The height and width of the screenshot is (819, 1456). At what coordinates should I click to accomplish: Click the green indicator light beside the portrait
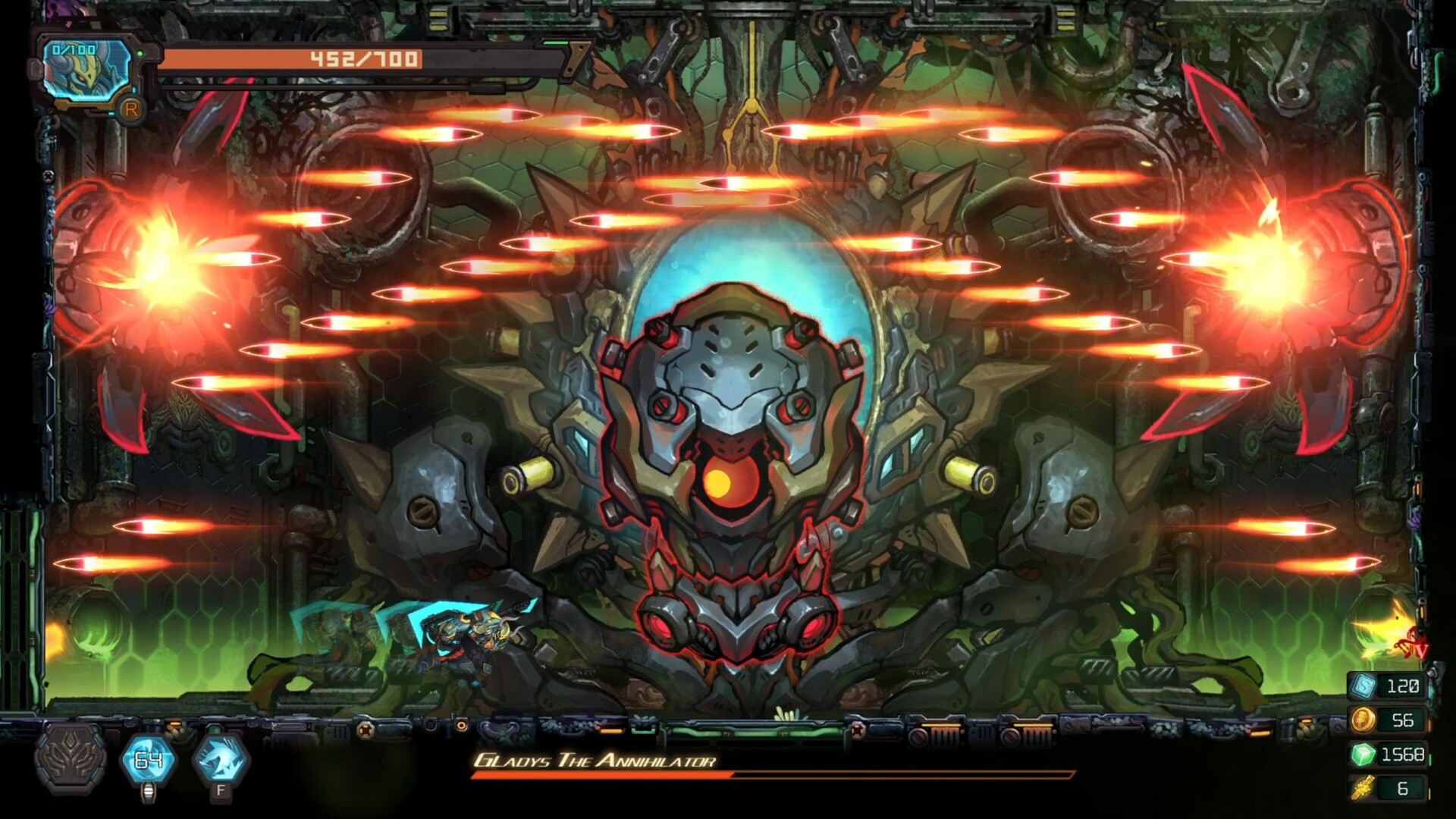(x=140, y=53)
